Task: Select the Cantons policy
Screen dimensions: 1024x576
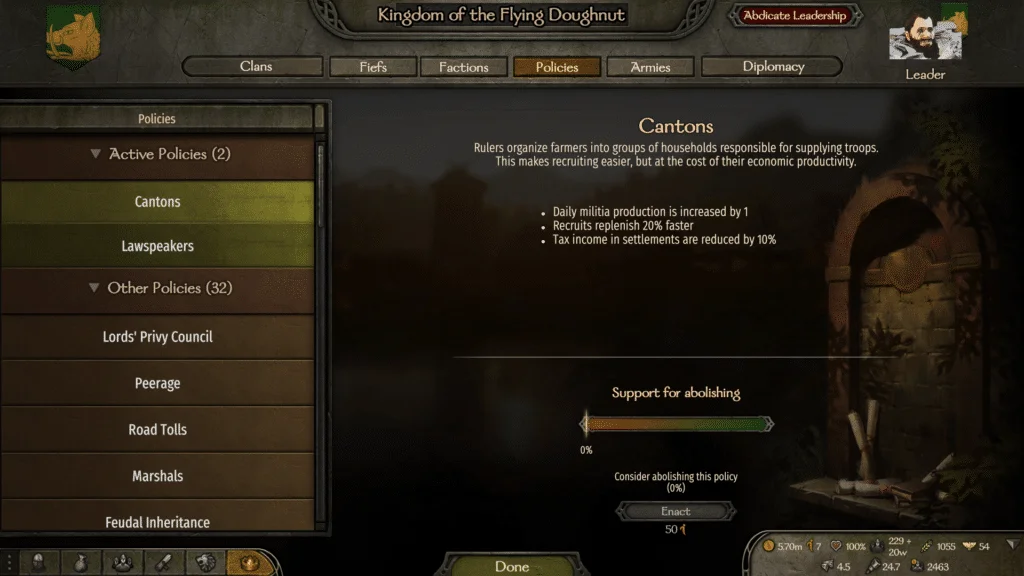Action: pyautogui.click(x=158, y=202)
